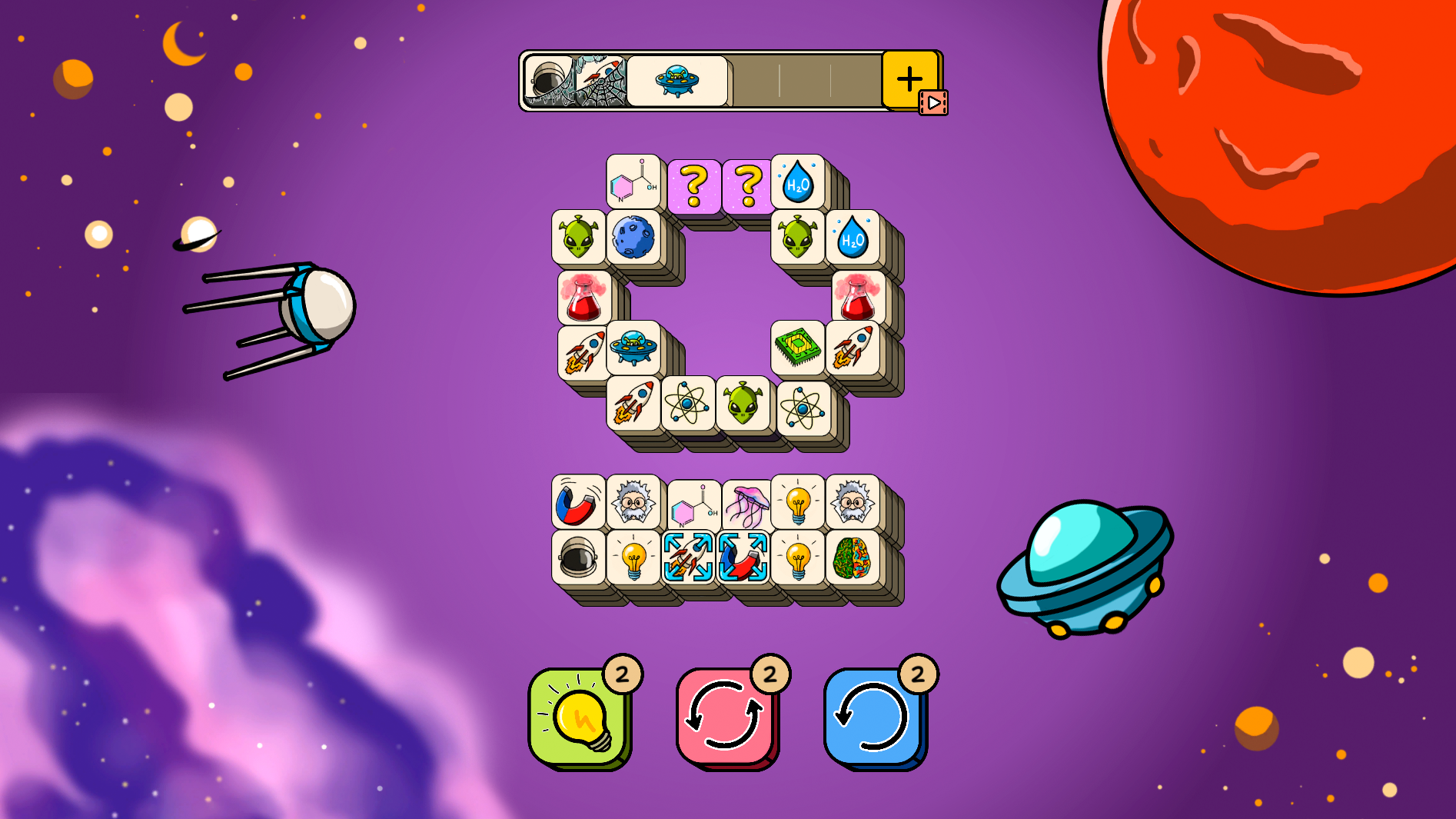Pick the blue moon tile

[633, 237]
